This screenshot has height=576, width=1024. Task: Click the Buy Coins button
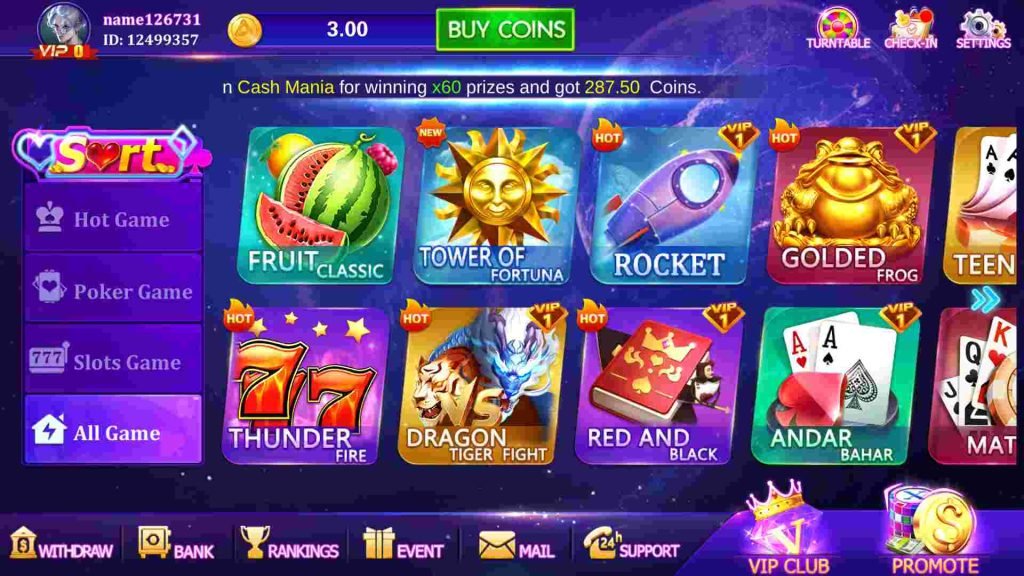(x=505, y=30)
